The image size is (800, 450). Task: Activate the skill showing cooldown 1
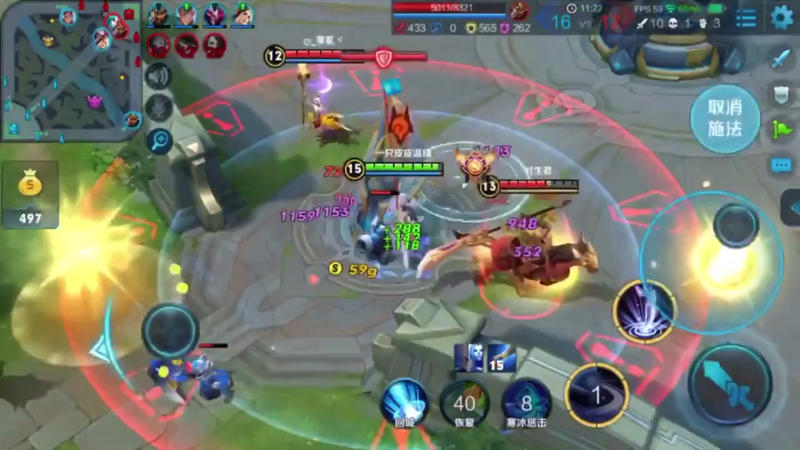tap(596, 394)
